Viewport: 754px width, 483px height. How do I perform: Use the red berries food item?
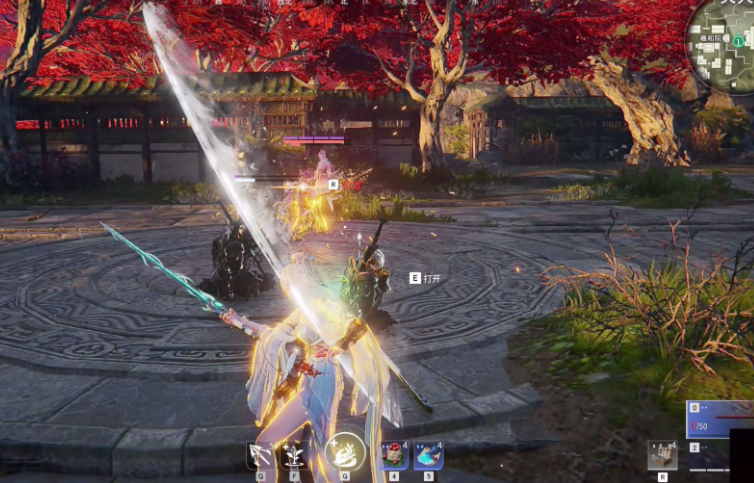[394, 455]
